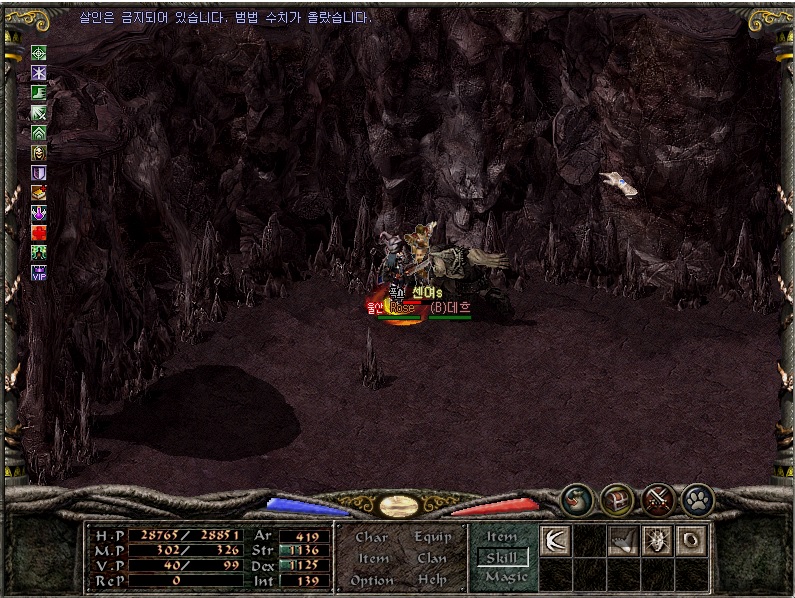Image resolution: width=795 pixels, height=598 pixels.
Task: Toggle the crossed swords combat button
Action: [657, 497]
